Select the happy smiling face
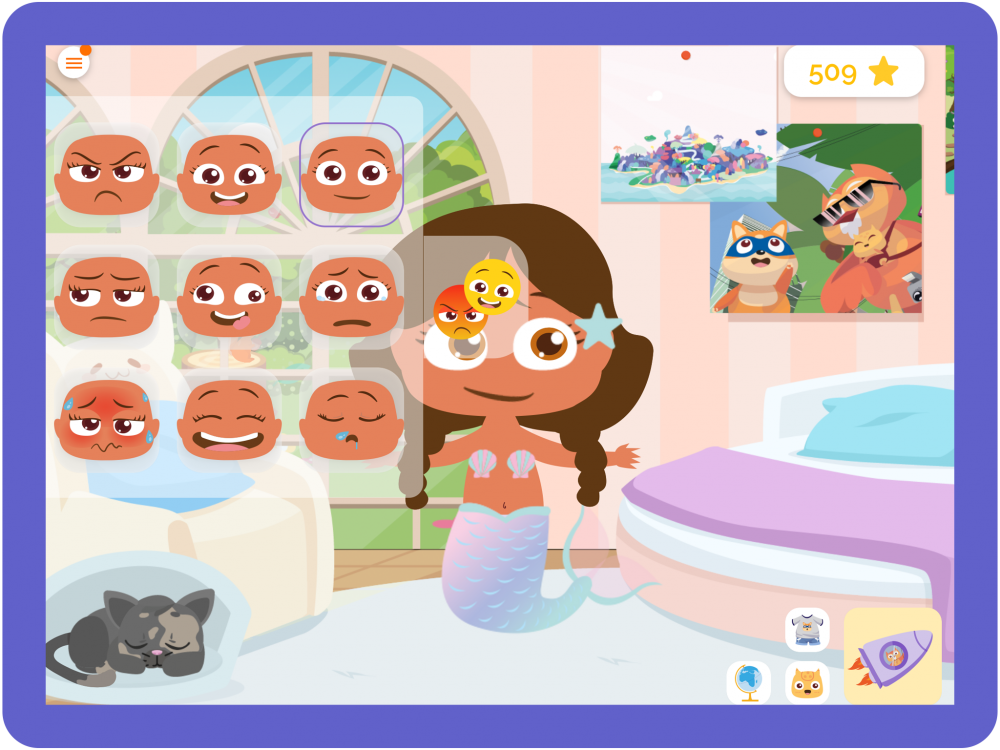Viewport: 1000px width, 750px height. (229, 174)
